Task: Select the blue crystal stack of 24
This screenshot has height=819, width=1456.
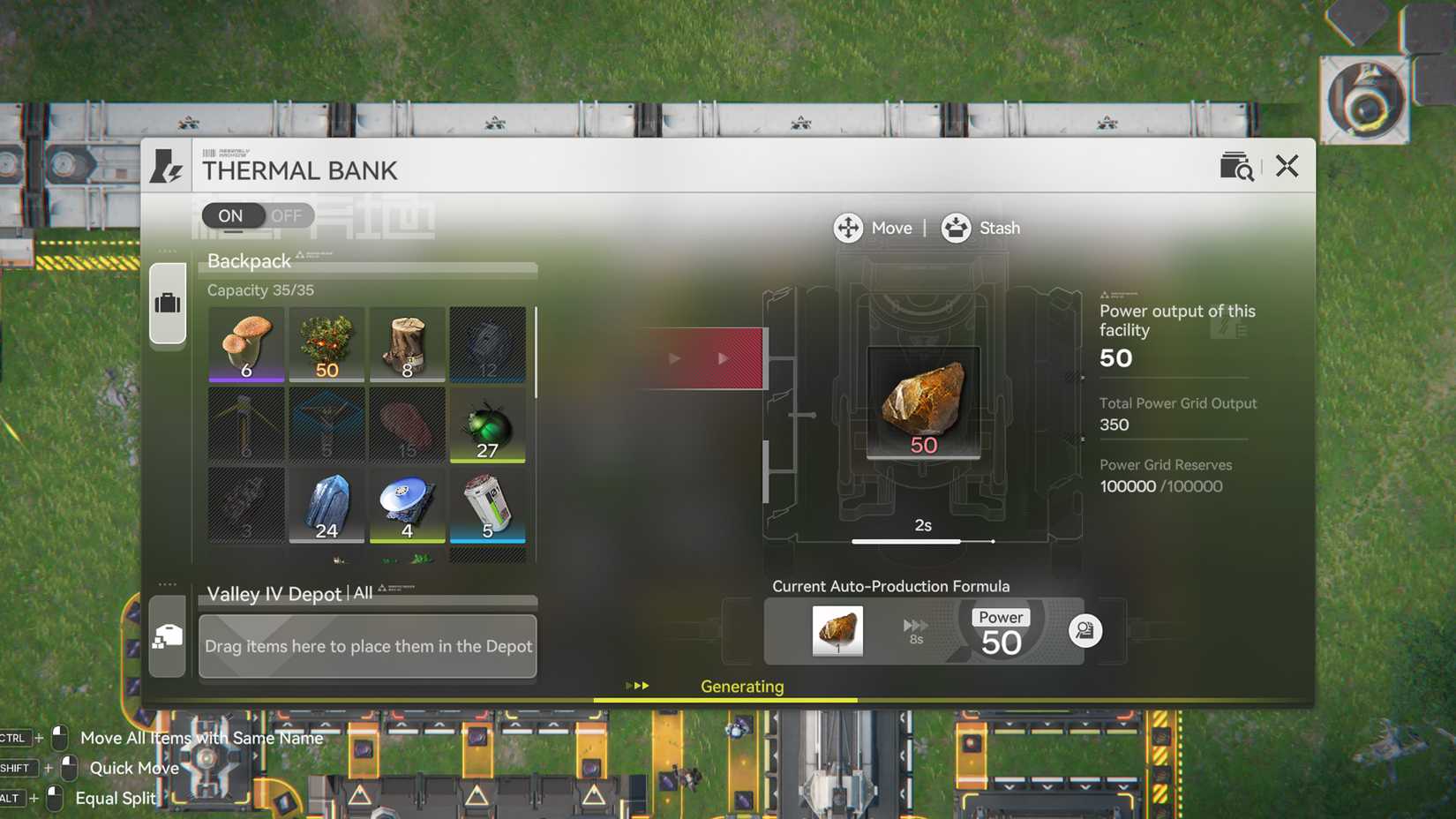Action: coord(326,505)
